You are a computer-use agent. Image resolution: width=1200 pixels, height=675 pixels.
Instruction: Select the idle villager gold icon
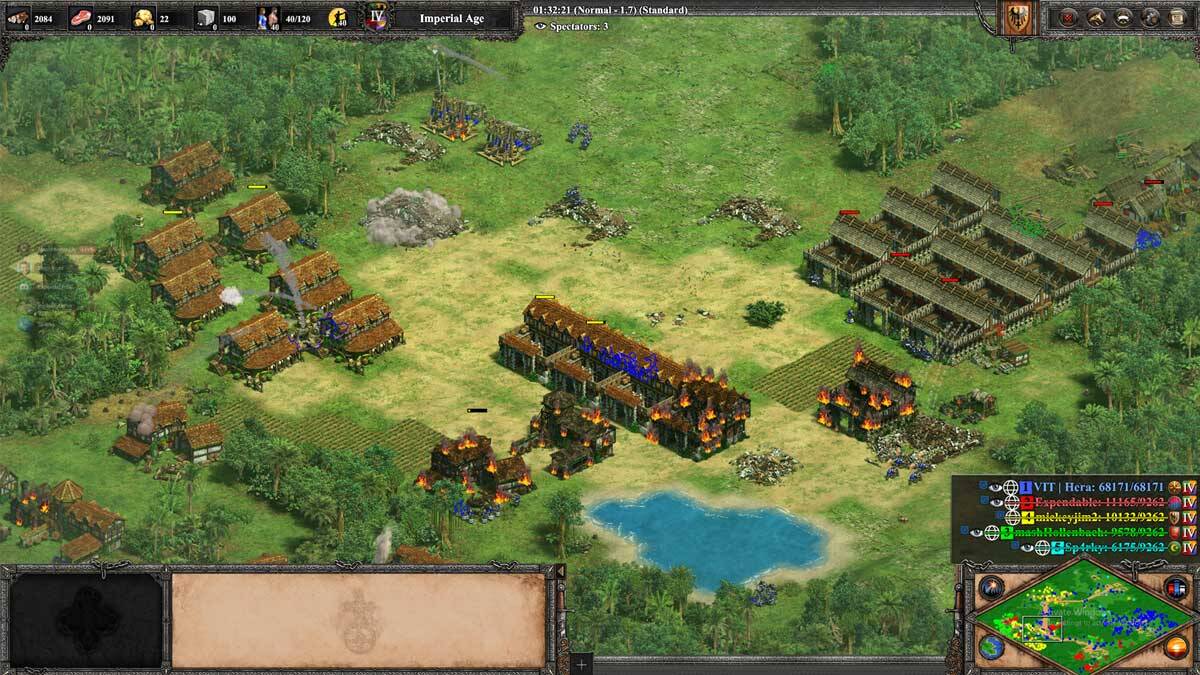click(x=339, y=18)
